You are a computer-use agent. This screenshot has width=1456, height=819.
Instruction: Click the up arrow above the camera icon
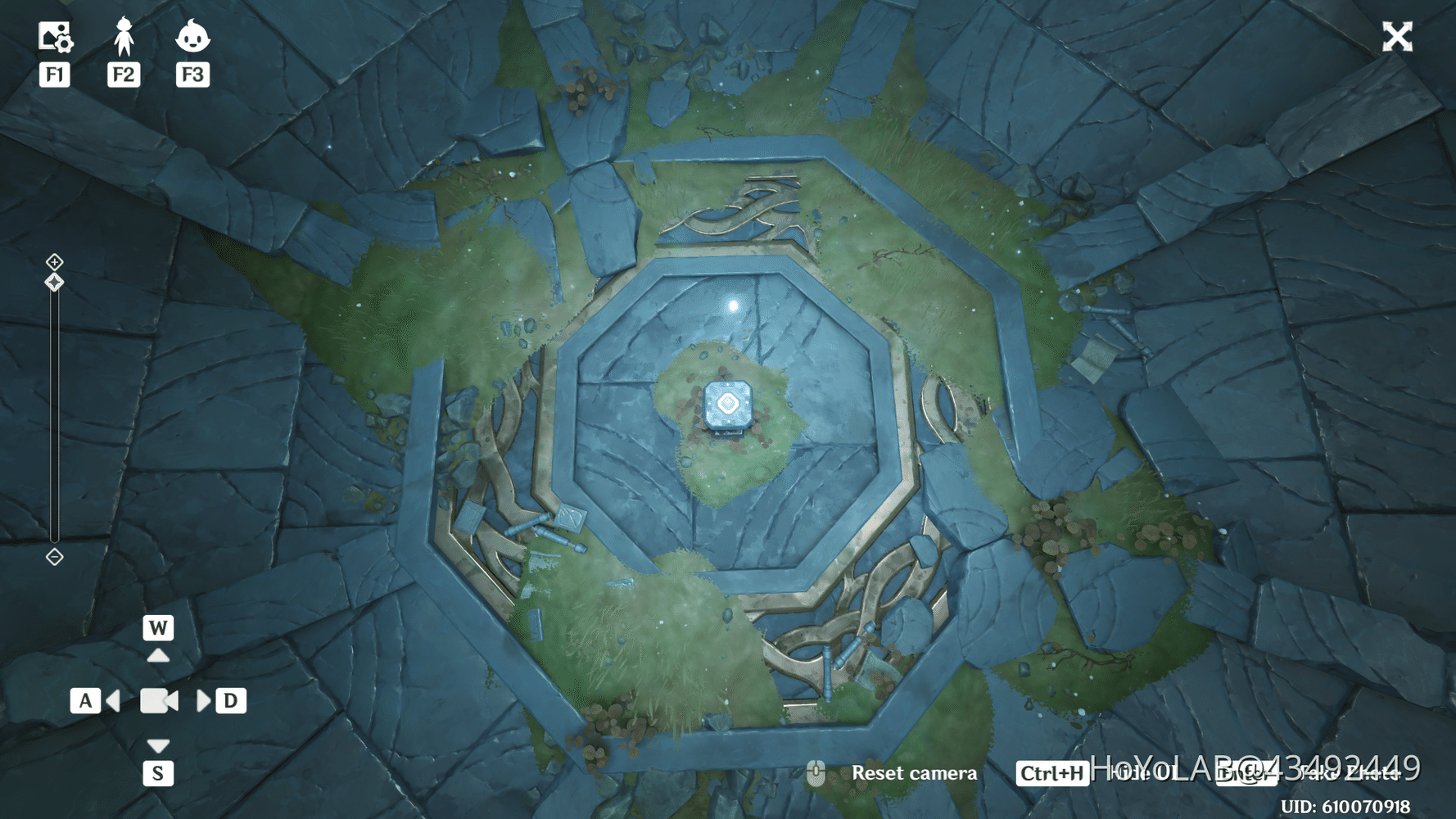[x=158, y=655]
